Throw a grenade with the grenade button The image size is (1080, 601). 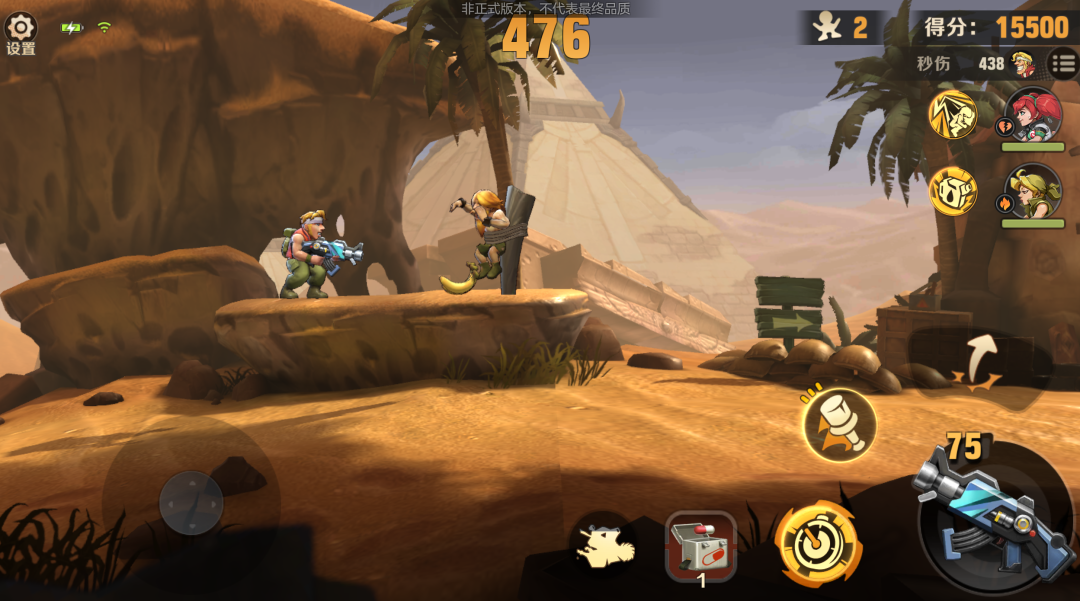pos(839,425)
